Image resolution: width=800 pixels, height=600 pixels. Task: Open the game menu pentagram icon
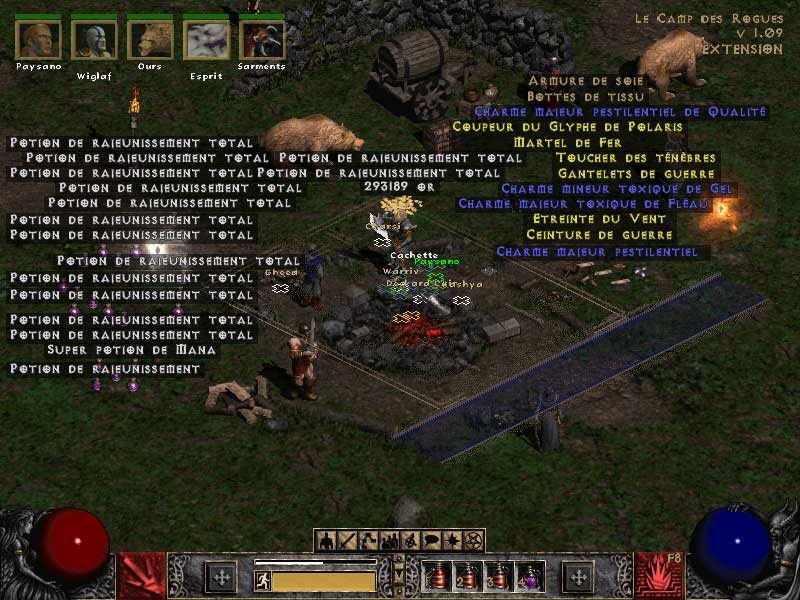click(x=473, y=541)
